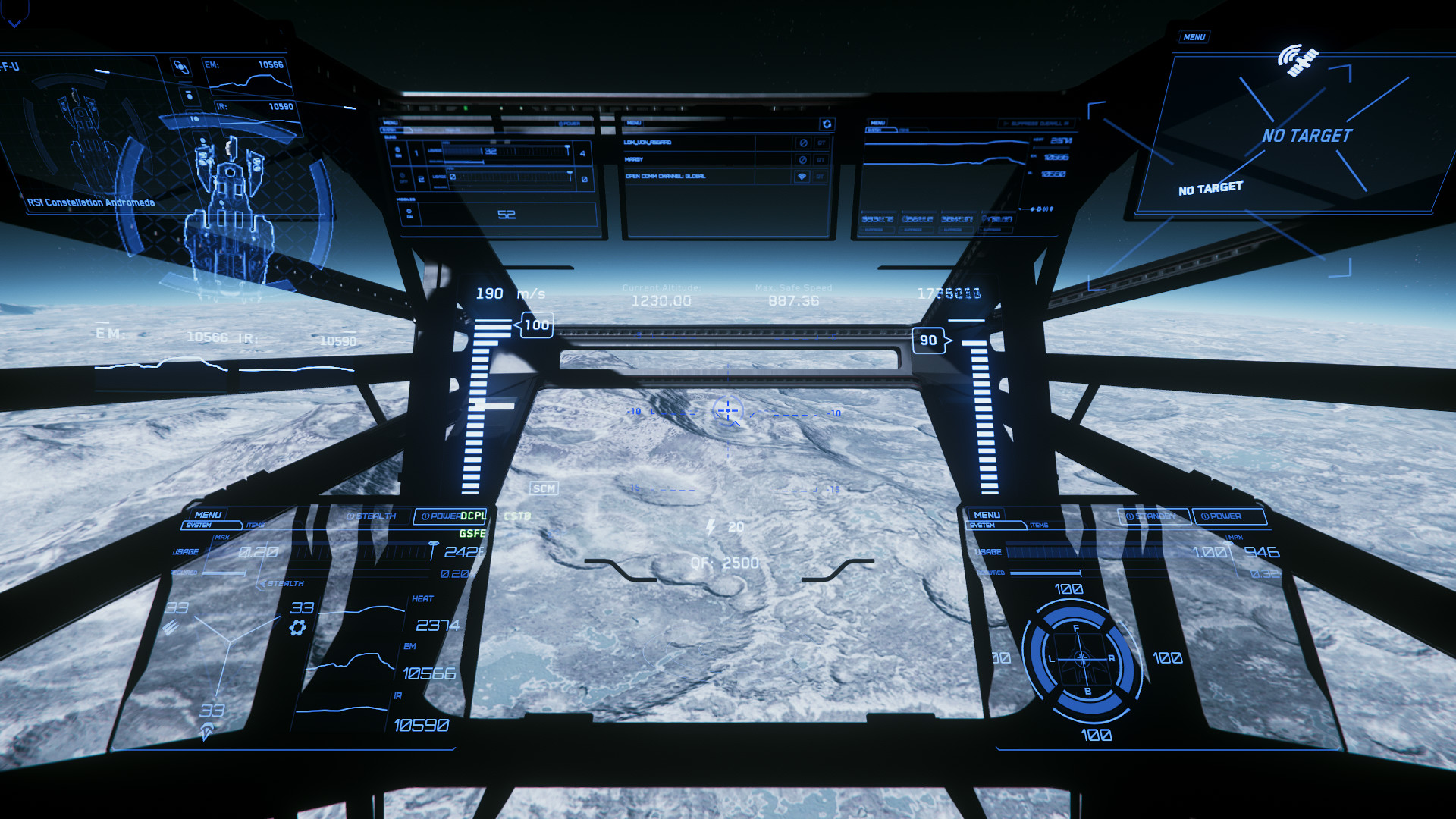This screenshot has width=1456, height=819.
Task: Open the MENU on the power panel
Action: click(x=208, y=515)
